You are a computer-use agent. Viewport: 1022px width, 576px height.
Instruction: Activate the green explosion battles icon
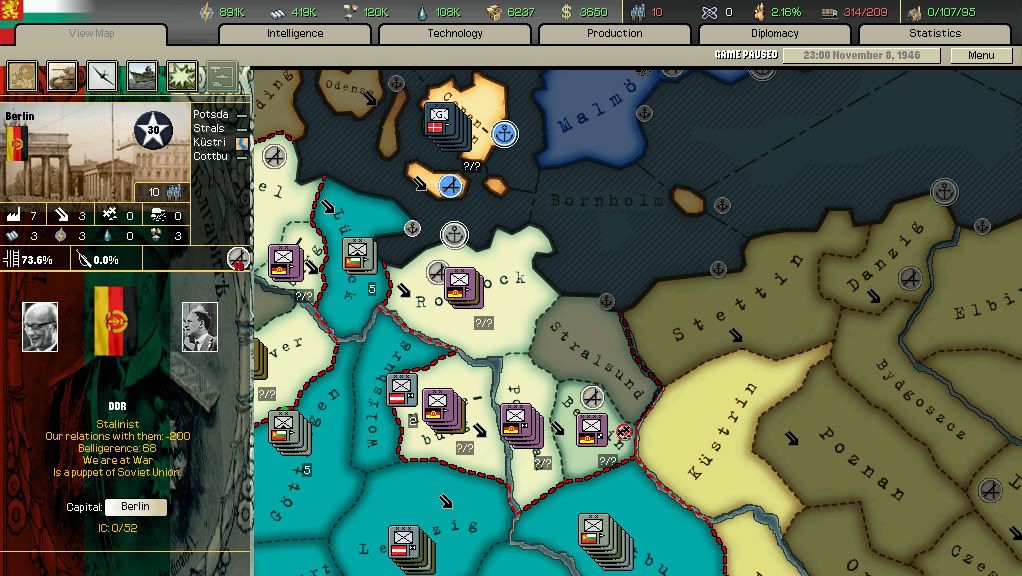click(x=182, y=76)
